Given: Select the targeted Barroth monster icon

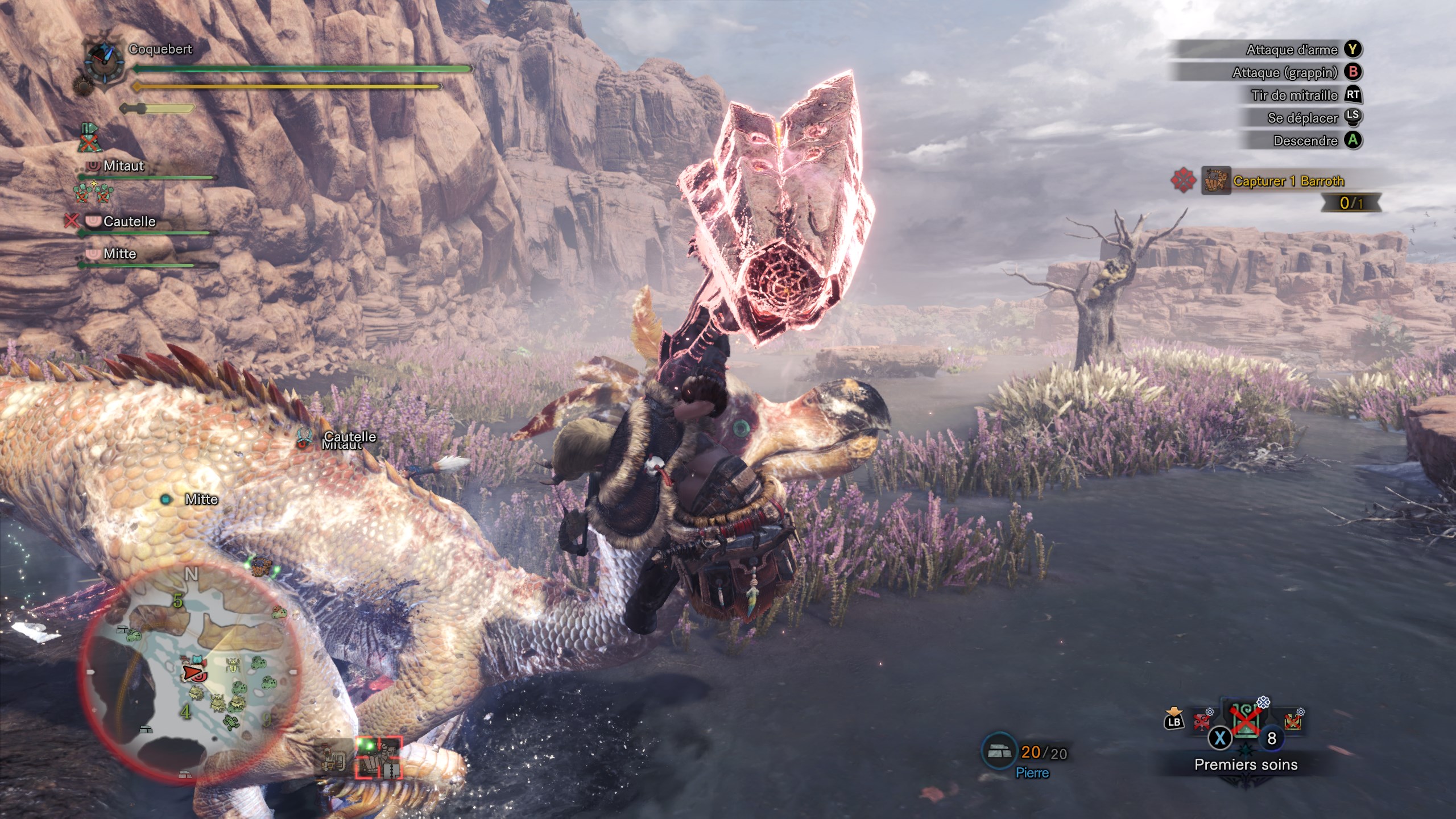Looking at the screenshot, I should pyautogui.click(x=379, y=757).
